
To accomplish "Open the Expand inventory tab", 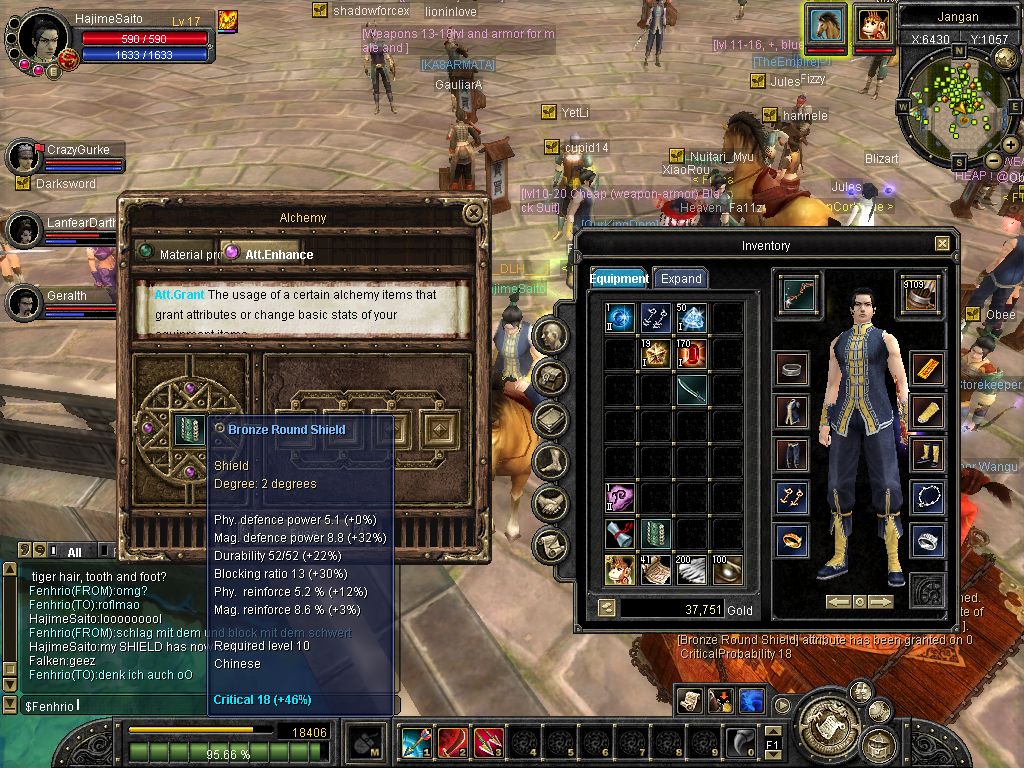I will coord(681,278).
